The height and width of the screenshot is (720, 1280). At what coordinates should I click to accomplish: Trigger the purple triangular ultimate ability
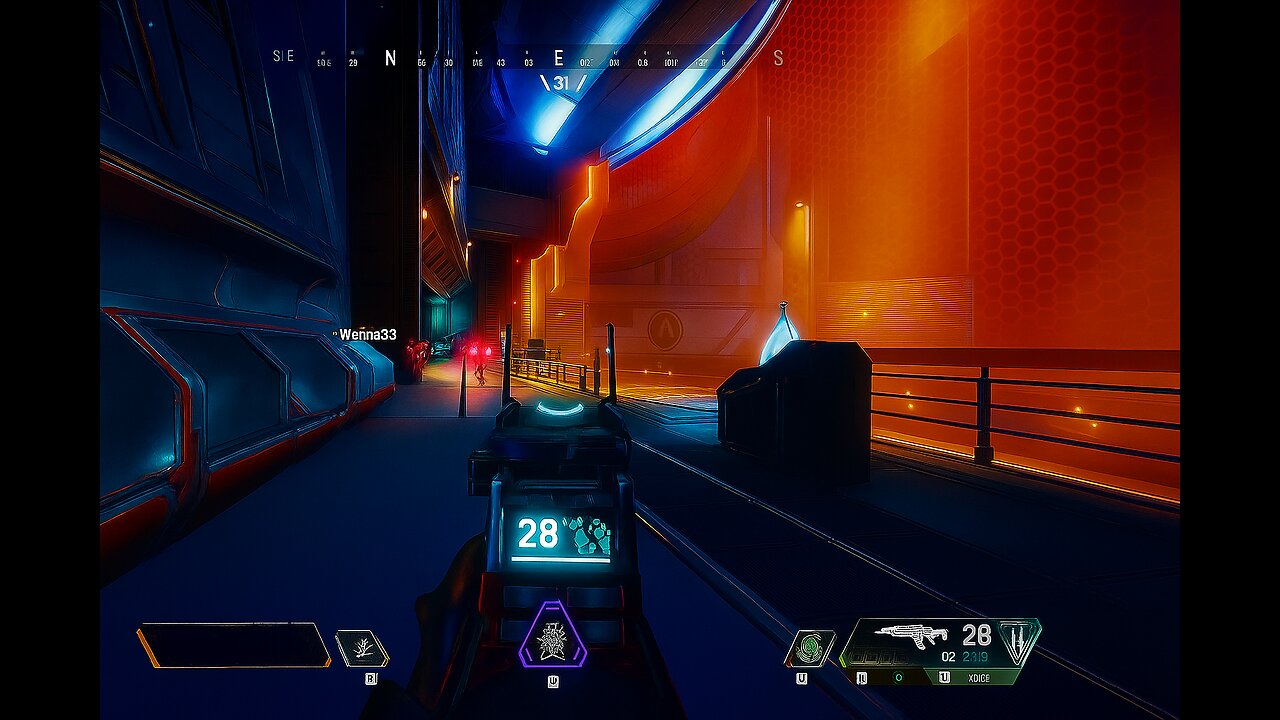tap(552, 636)
